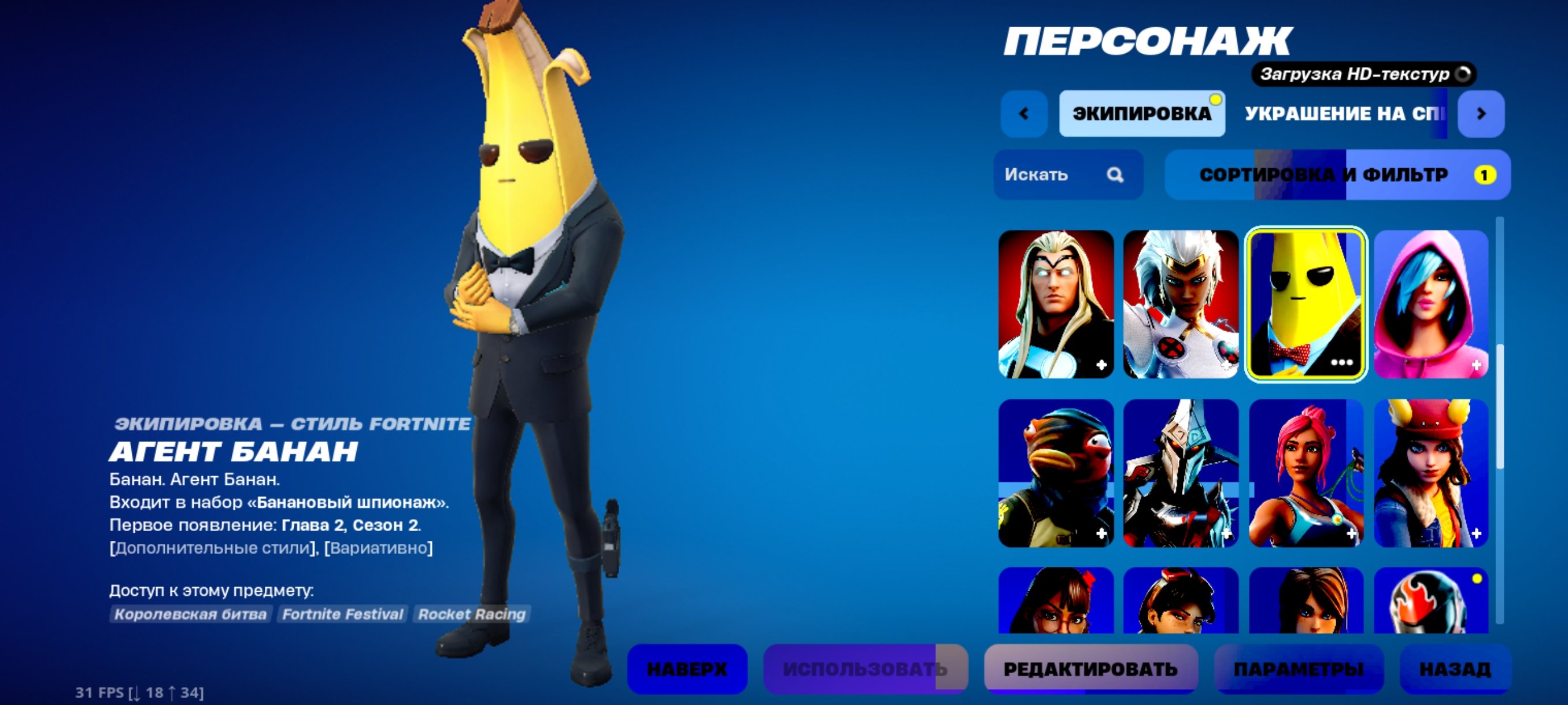The width and height of the screenshot is (1568, 705).
Task: Switch to the ЭКИПИРОВКА tab
Action: click(1142, 114)
